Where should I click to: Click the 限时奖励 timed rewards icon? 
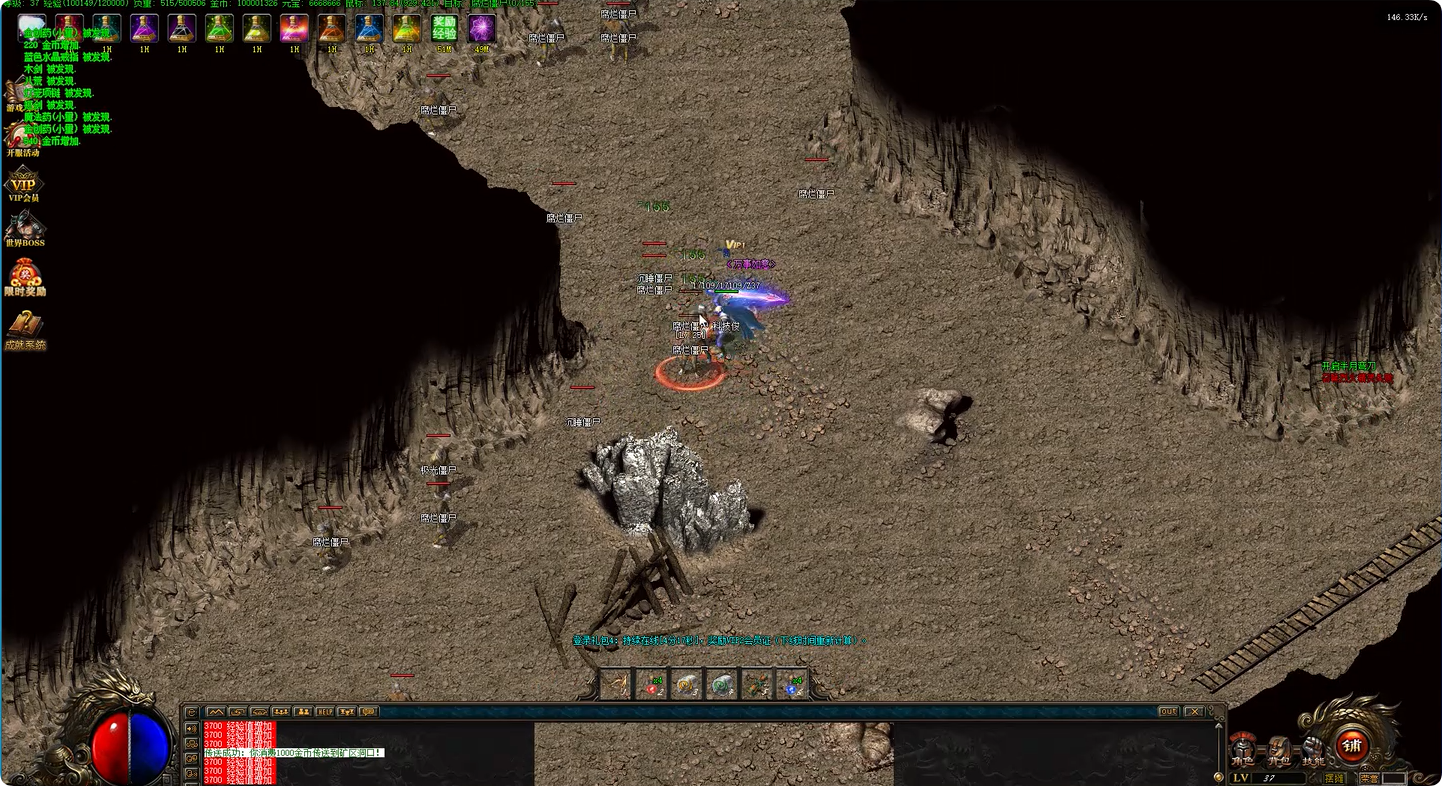point(25,275)
